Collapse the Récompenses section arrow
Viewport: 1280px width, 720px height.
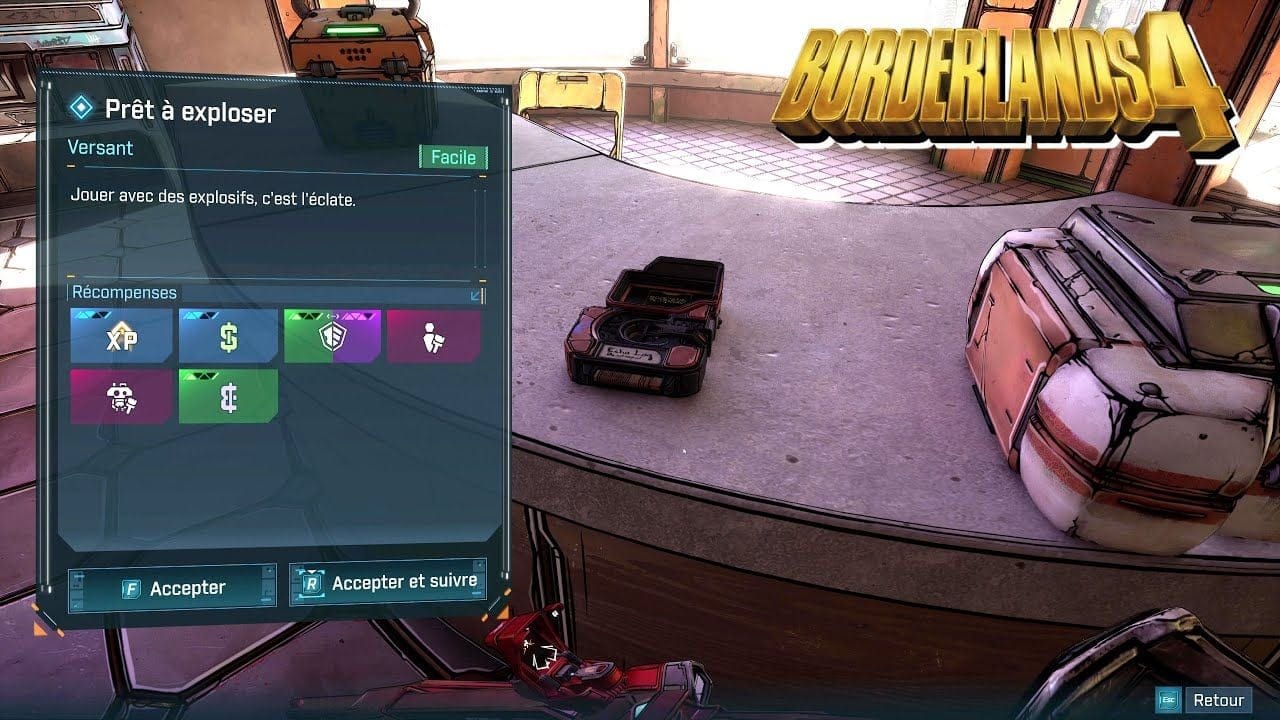(x=476, y=295)
